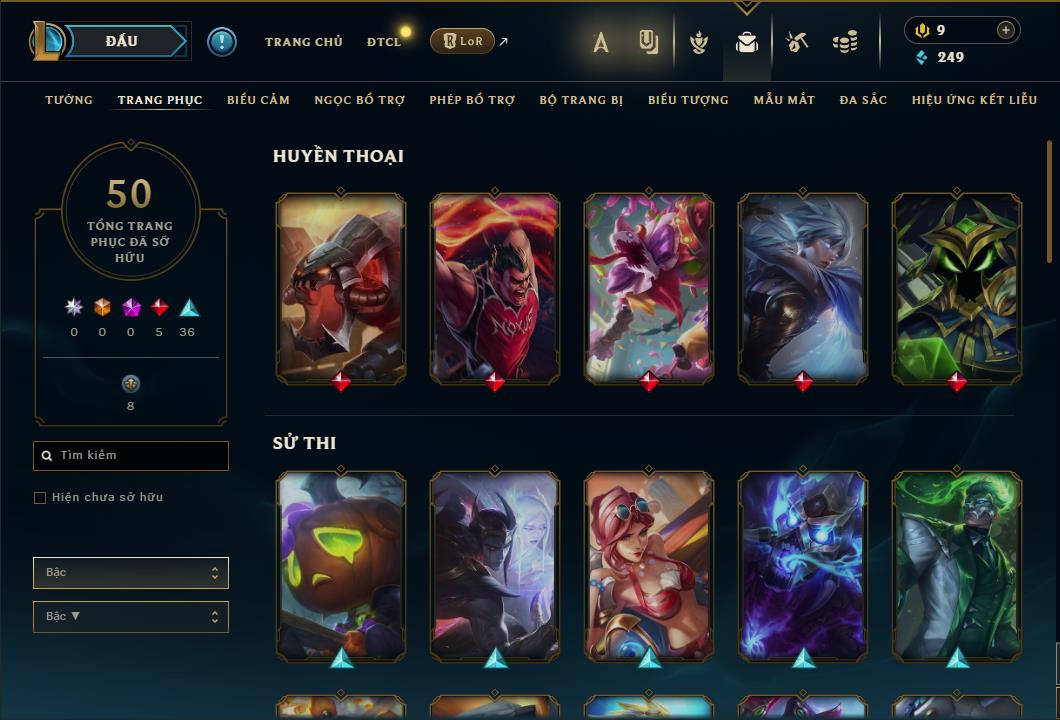
Task: Open the exclamation mark notifications icon
Action: (222, 41)
